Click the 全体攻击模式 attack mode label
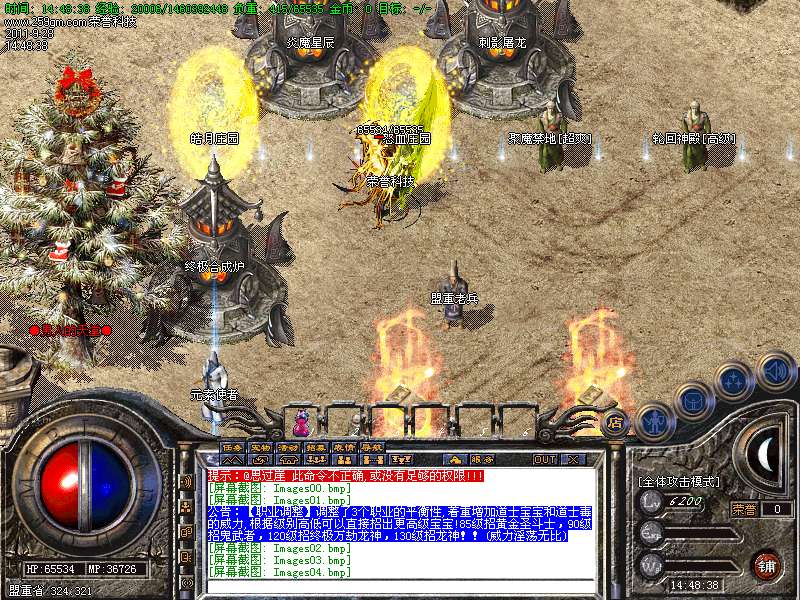Viewport: 800px width, 600px height. (x=680, y=481)
